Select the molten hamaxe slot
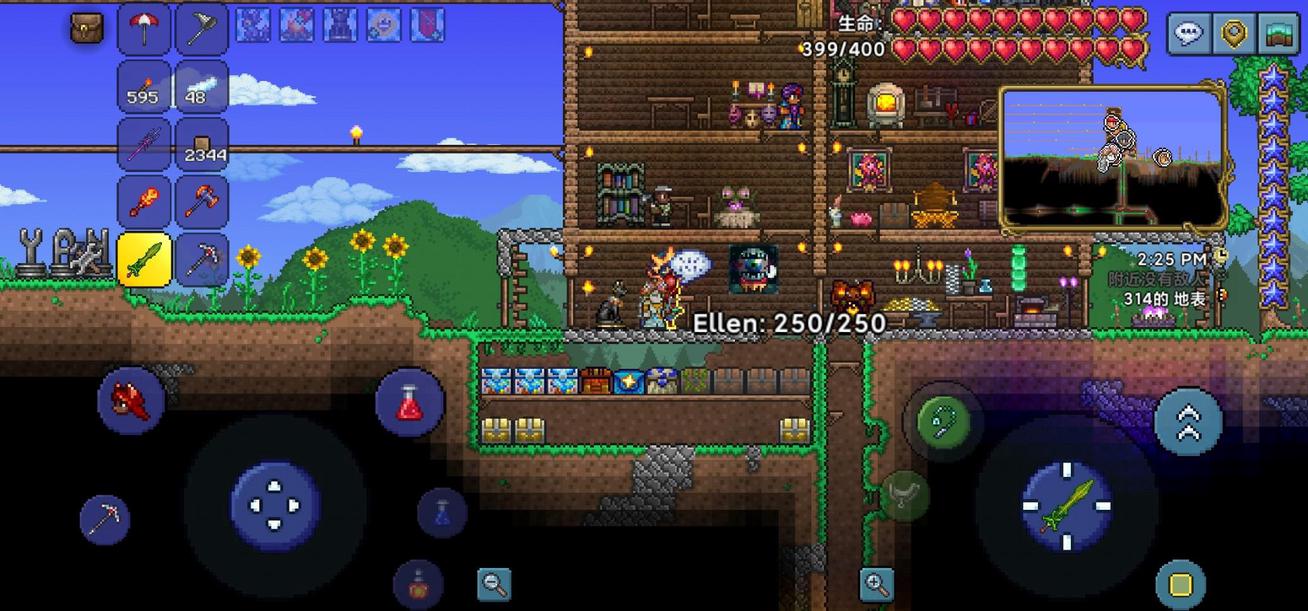The image size is (1308, 611). 202,202
